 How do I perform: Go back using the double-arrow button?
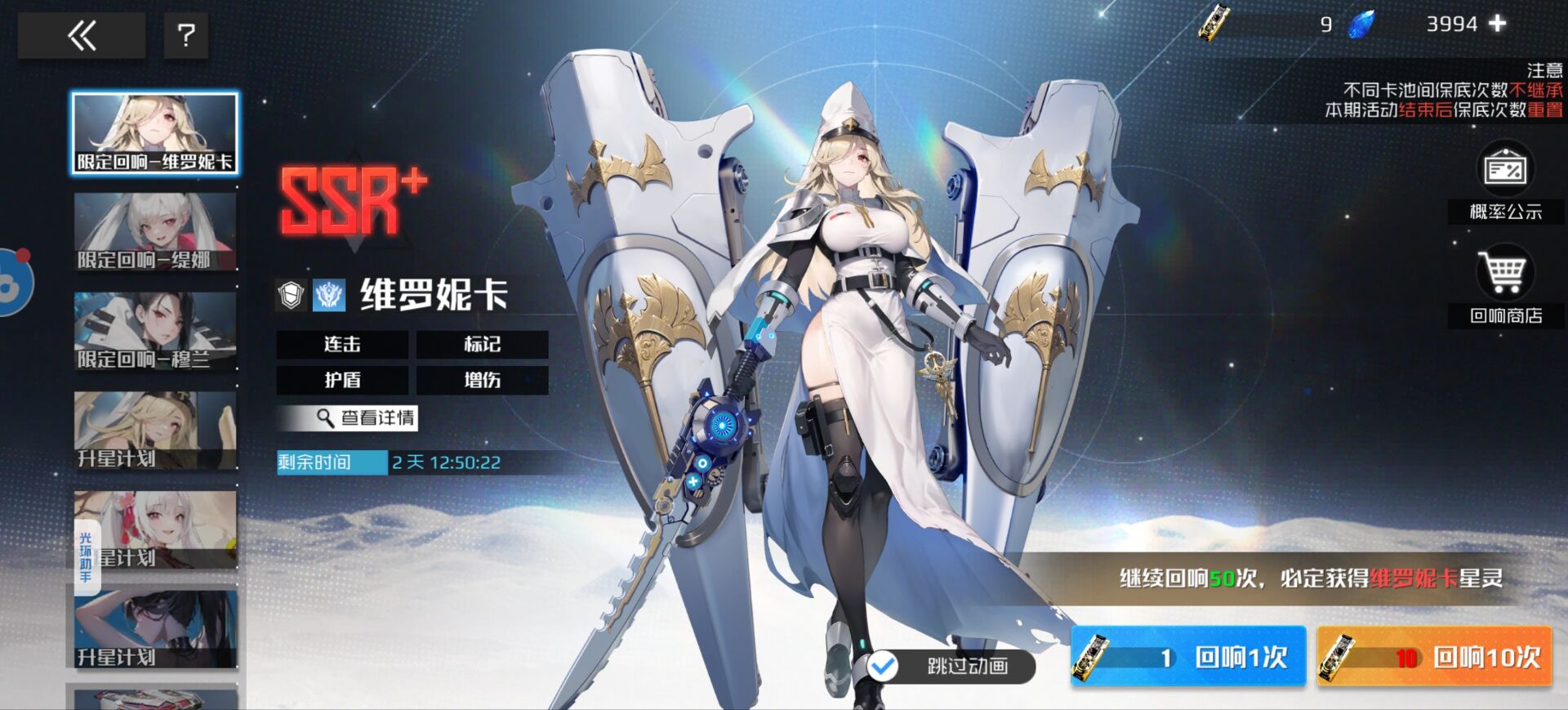pyautogui.click(x=82, y=35)
